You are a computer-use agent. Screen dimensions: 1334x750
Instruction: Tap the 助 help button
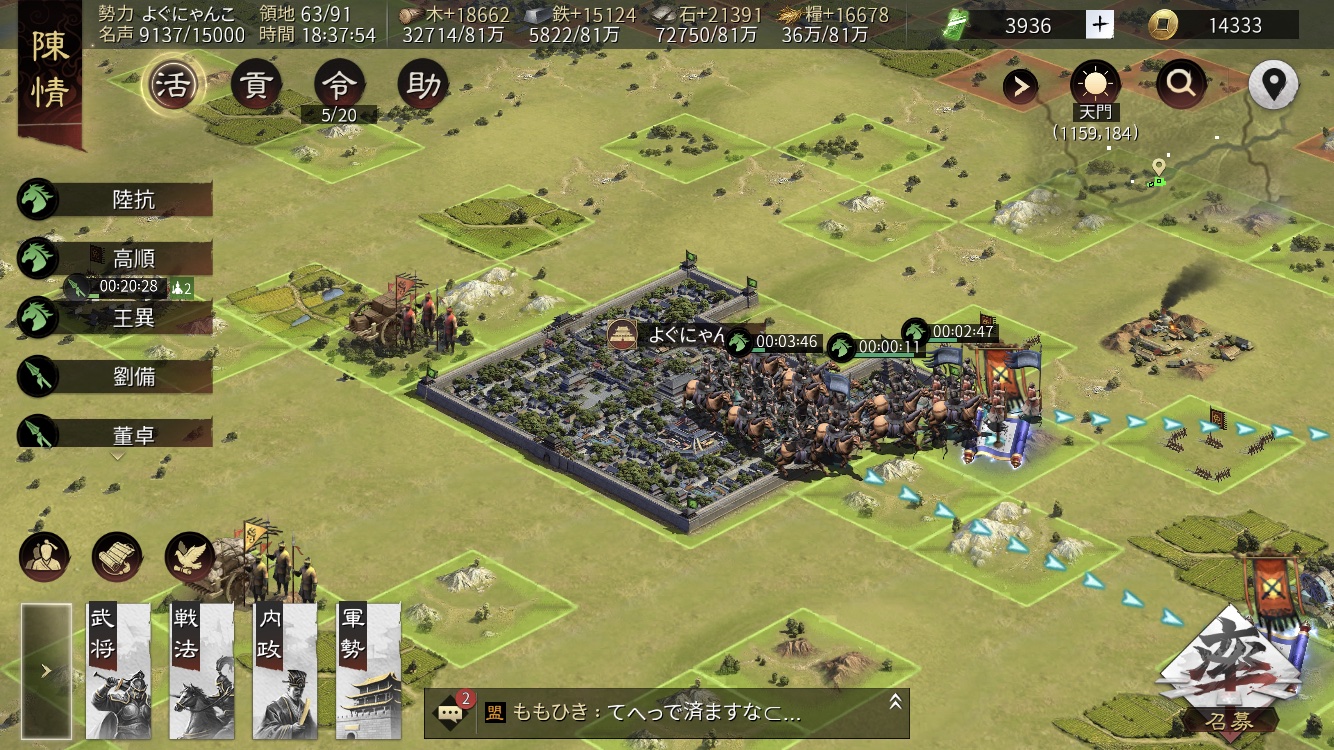pos(423,86)
